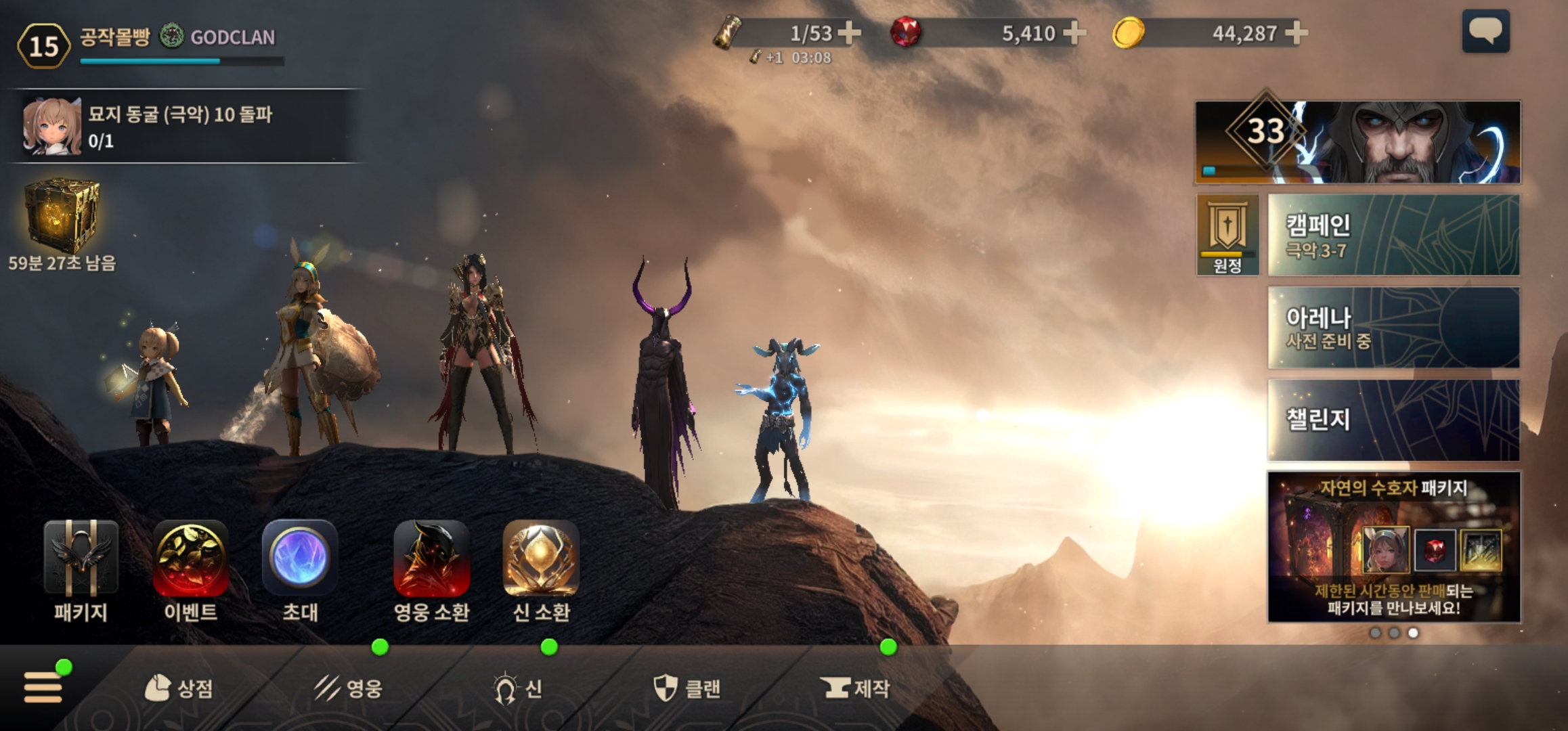The image size is (1568, 731).
Task: Open the hamburger main menu
Action: pos(44,687)
